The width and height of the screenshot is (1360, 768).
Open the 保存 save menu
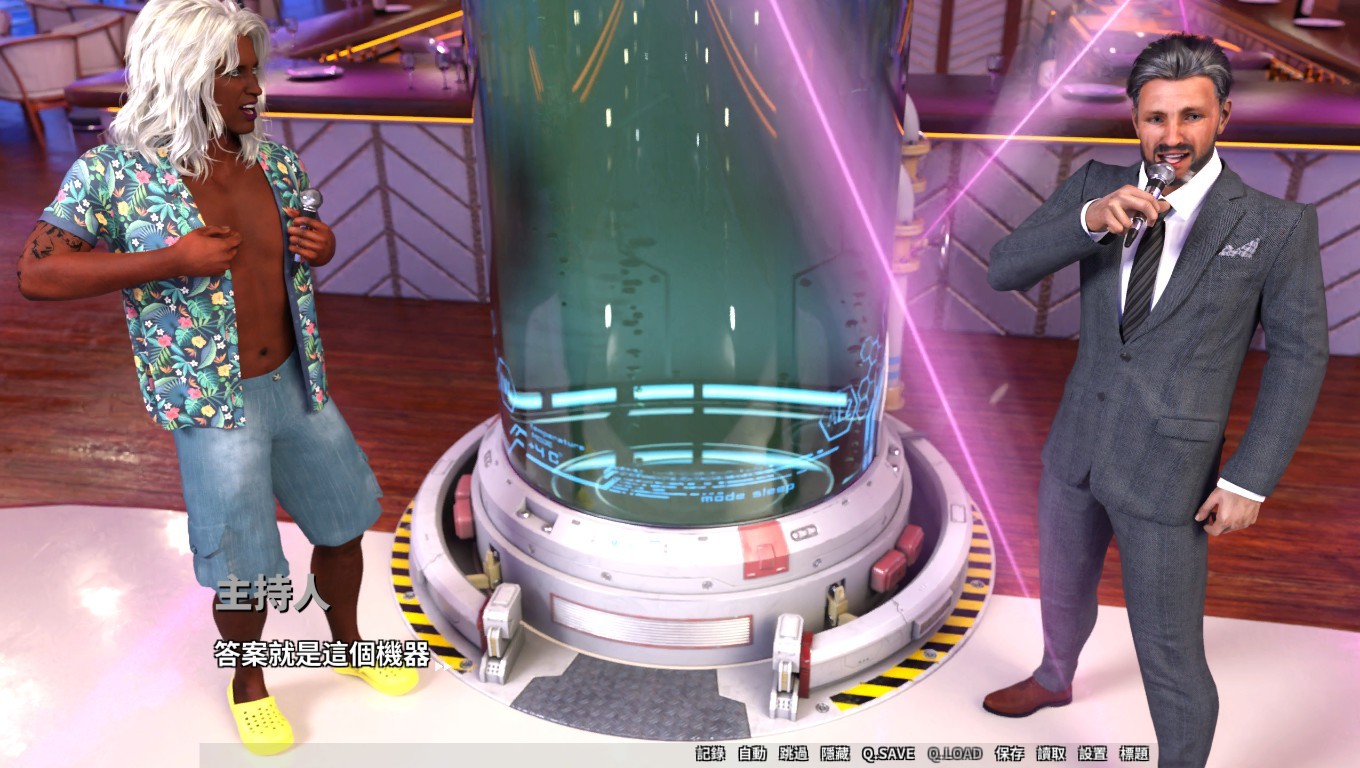click(x=1010, y=754)
